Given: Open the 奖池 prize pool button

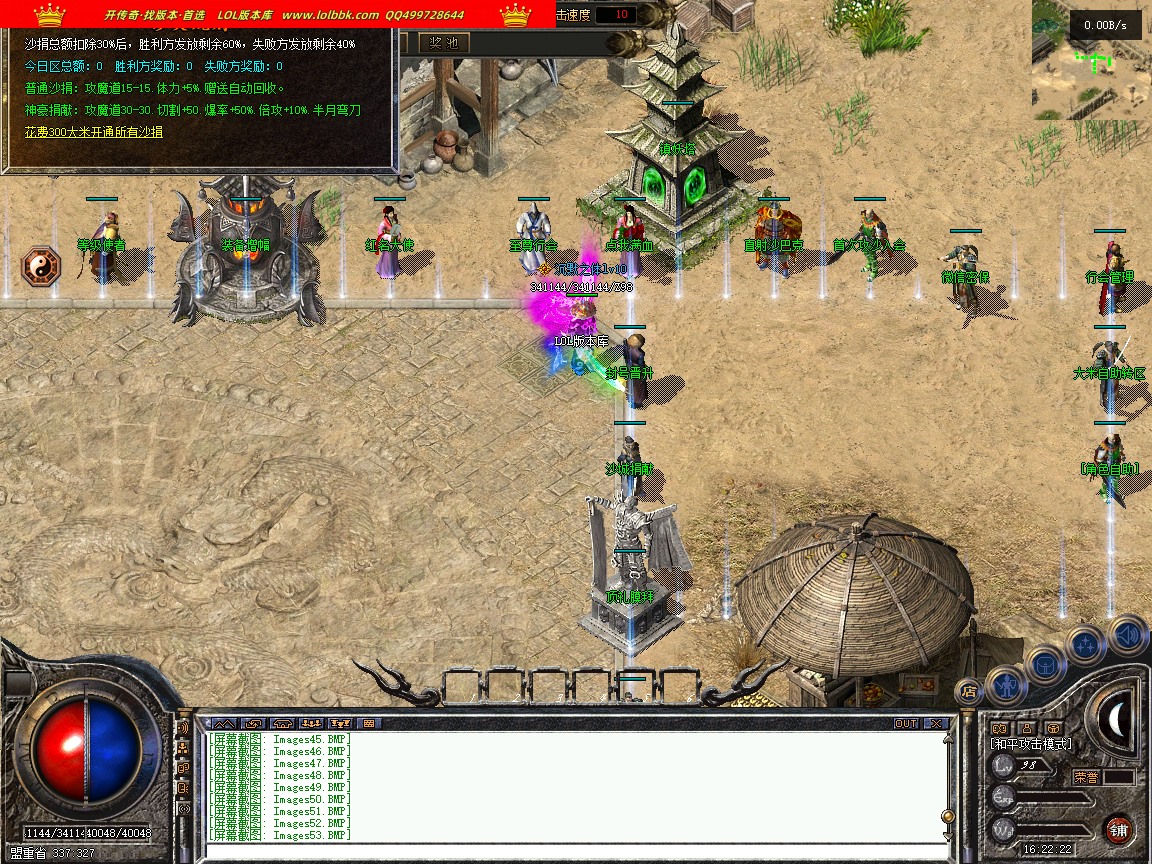Looking at the screenshot, I should click(x=443, y=43).
